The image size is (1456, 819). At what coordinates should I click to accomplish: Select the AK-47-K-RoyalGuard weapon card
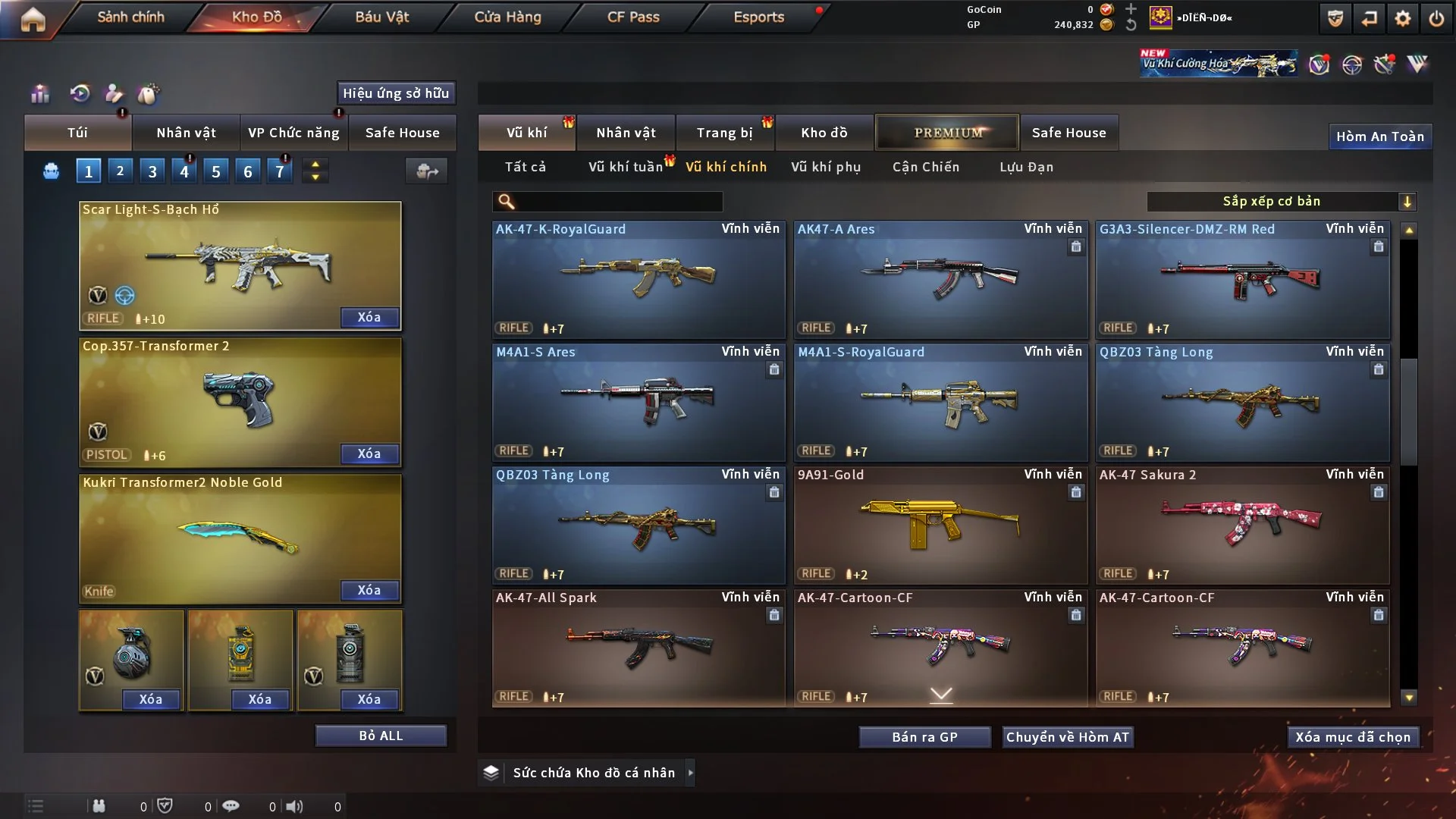[x=638, y=279]
